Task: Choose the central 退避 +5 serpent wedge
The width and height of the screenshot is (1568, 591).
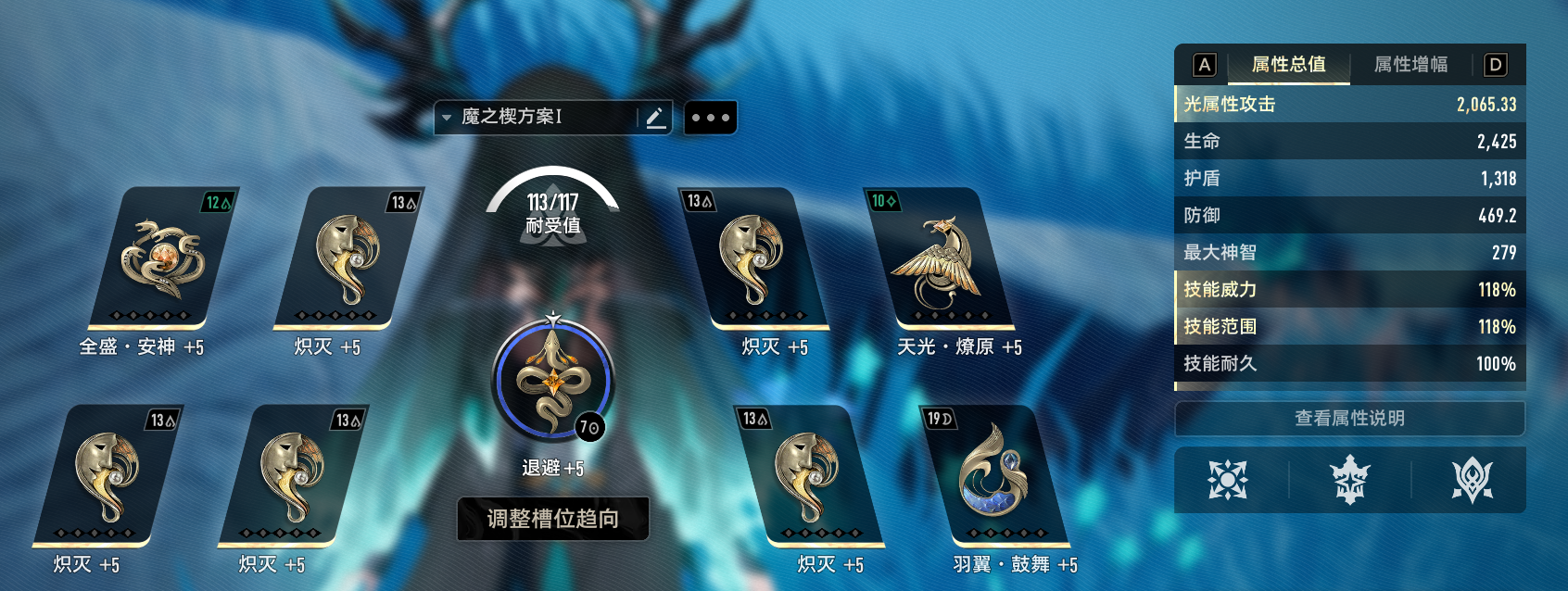Action: [x=552, y=381]
